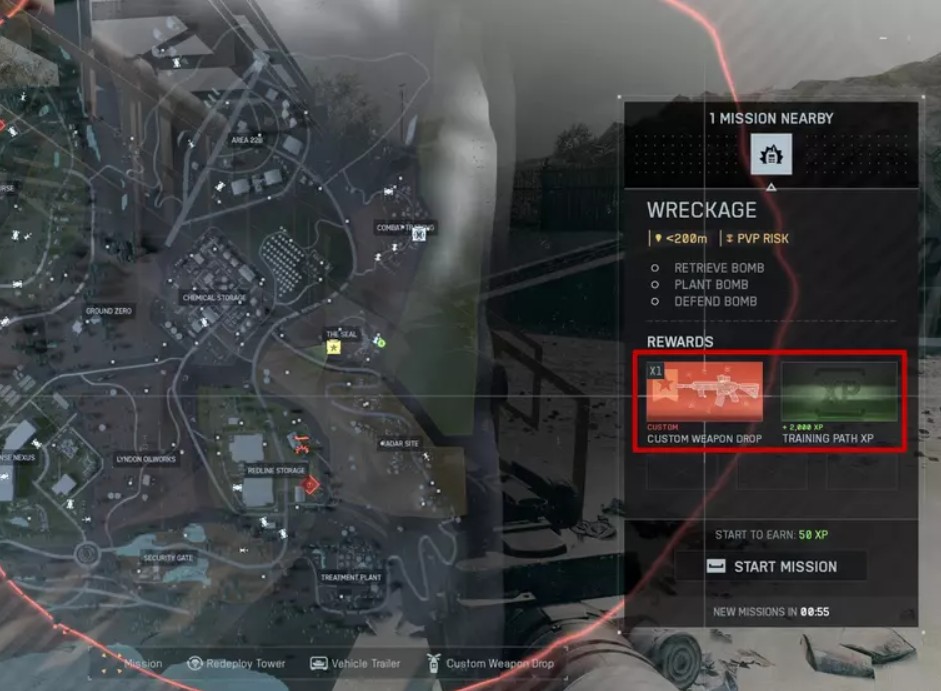The height and width of the screenshot is (691, 941).
Task: Click the nearby mission icon at panel top
Action: pos(771,153)
